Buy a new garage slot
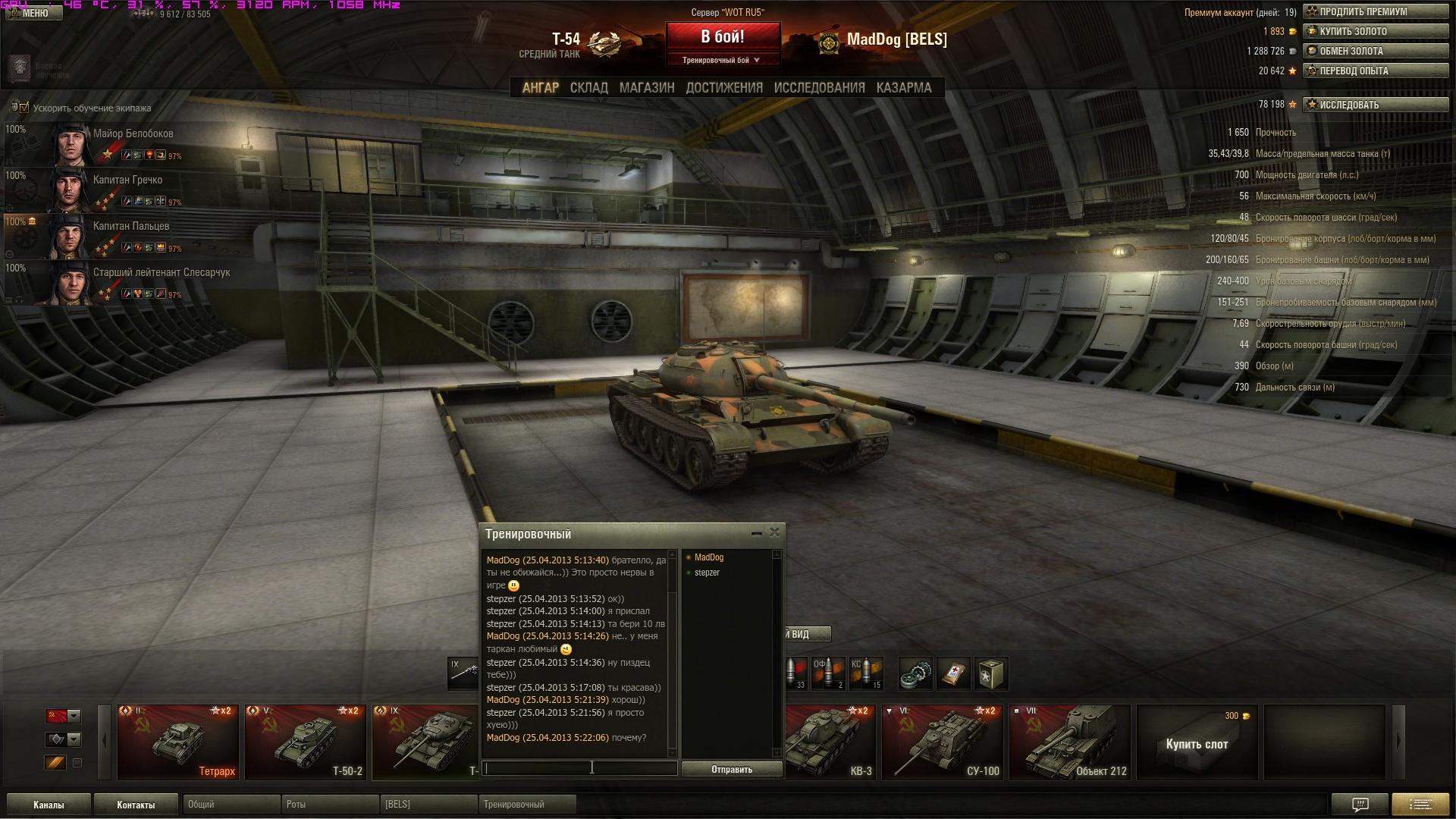Screen dimensions: 1456x819 (x=1197, y=742)
